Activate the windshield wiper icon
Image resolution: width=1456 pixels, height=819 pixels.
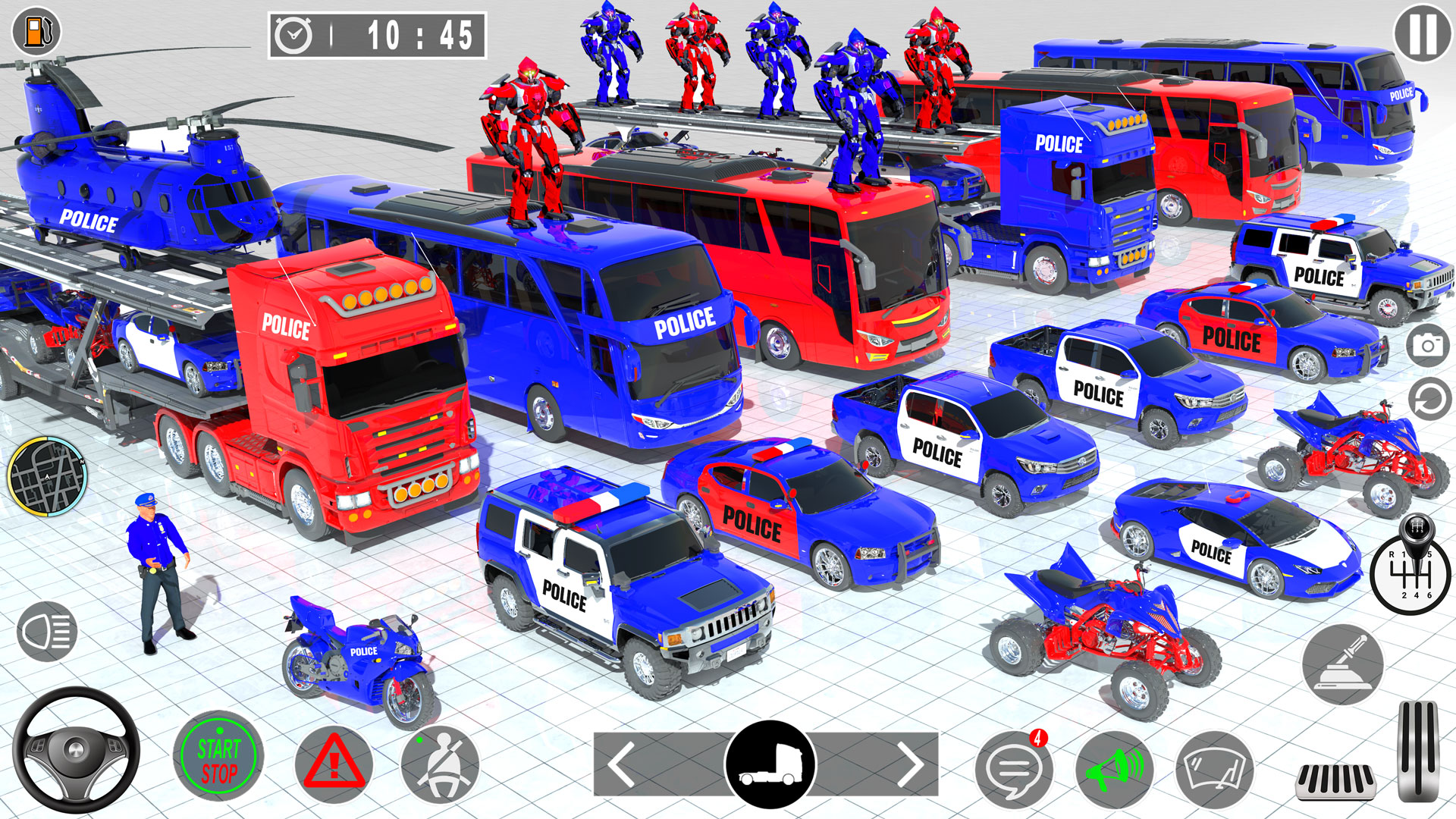1216,769
